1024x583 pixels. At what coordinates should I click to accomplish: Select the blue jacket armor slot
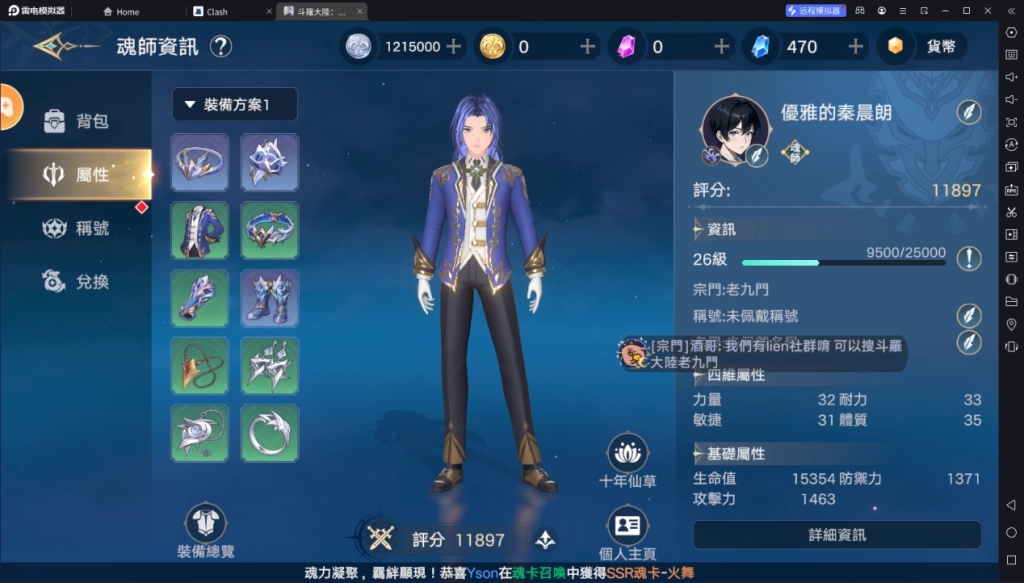[x=200, y=230]
